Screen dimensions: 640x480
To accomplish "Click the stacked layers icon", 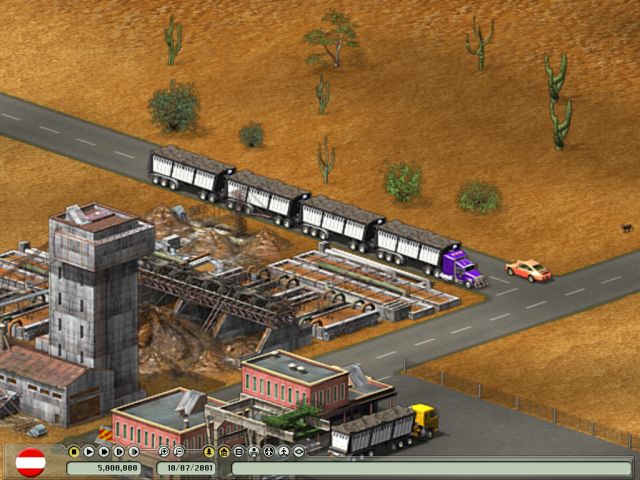I will pos(299,451).
